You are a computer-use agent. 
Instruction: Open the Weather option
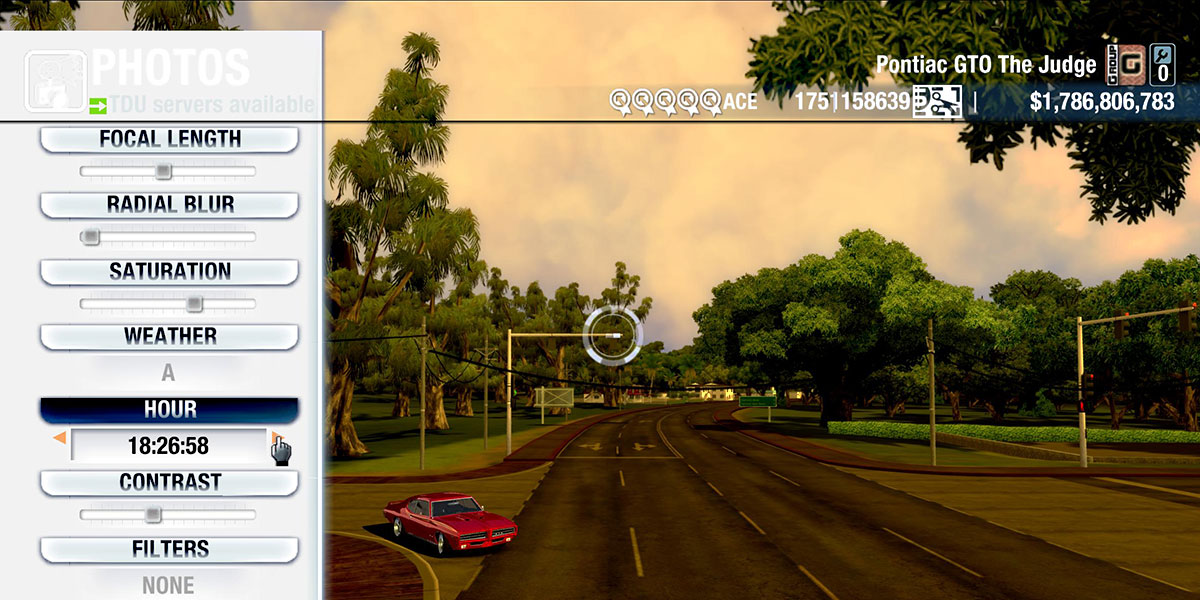pyautogui.click(x=169, y=336)
